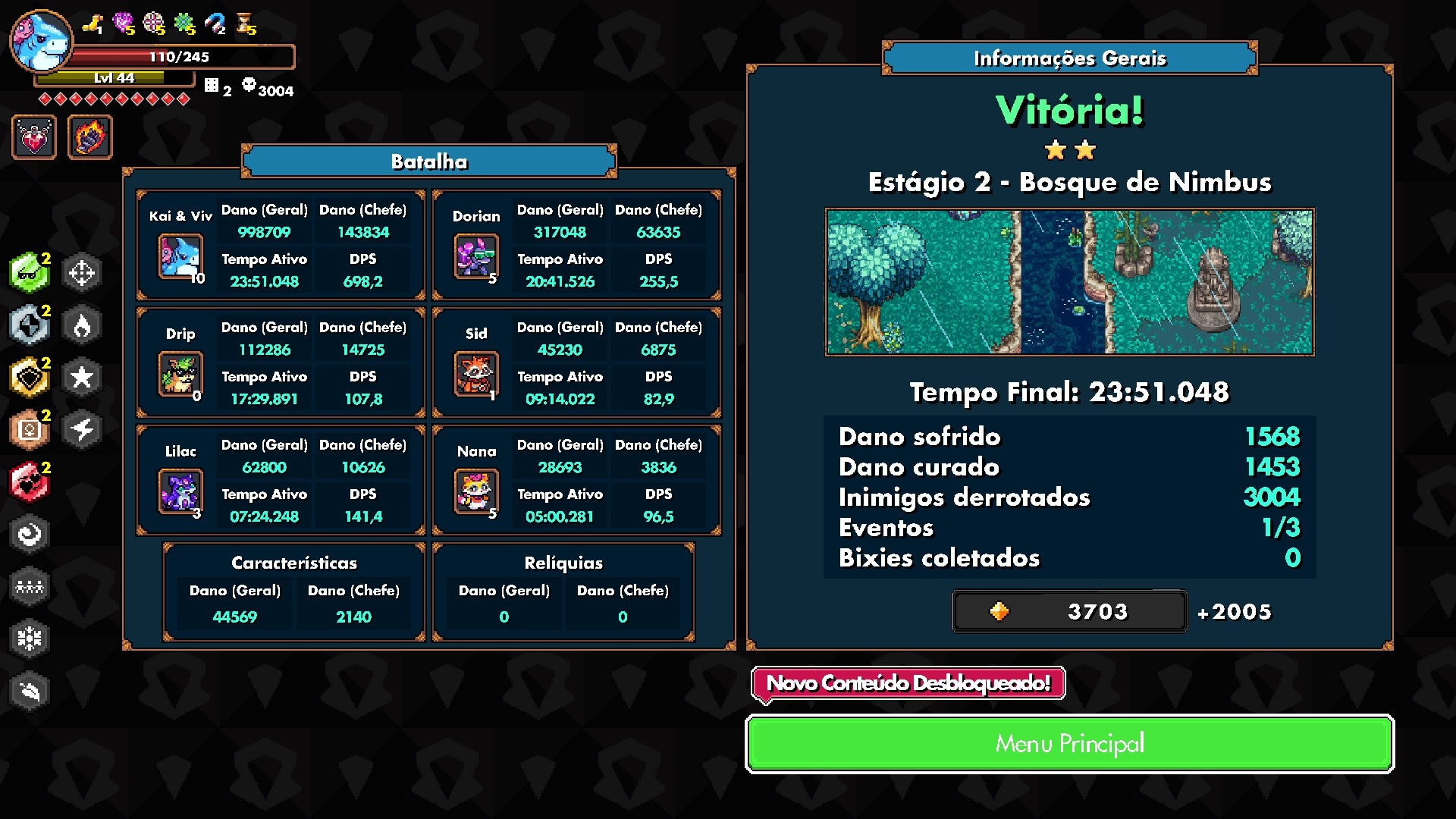Screen dimensions: 1456x819
Task: Inspect the red hexagon gem icon
Action: (x=29, y=482)
